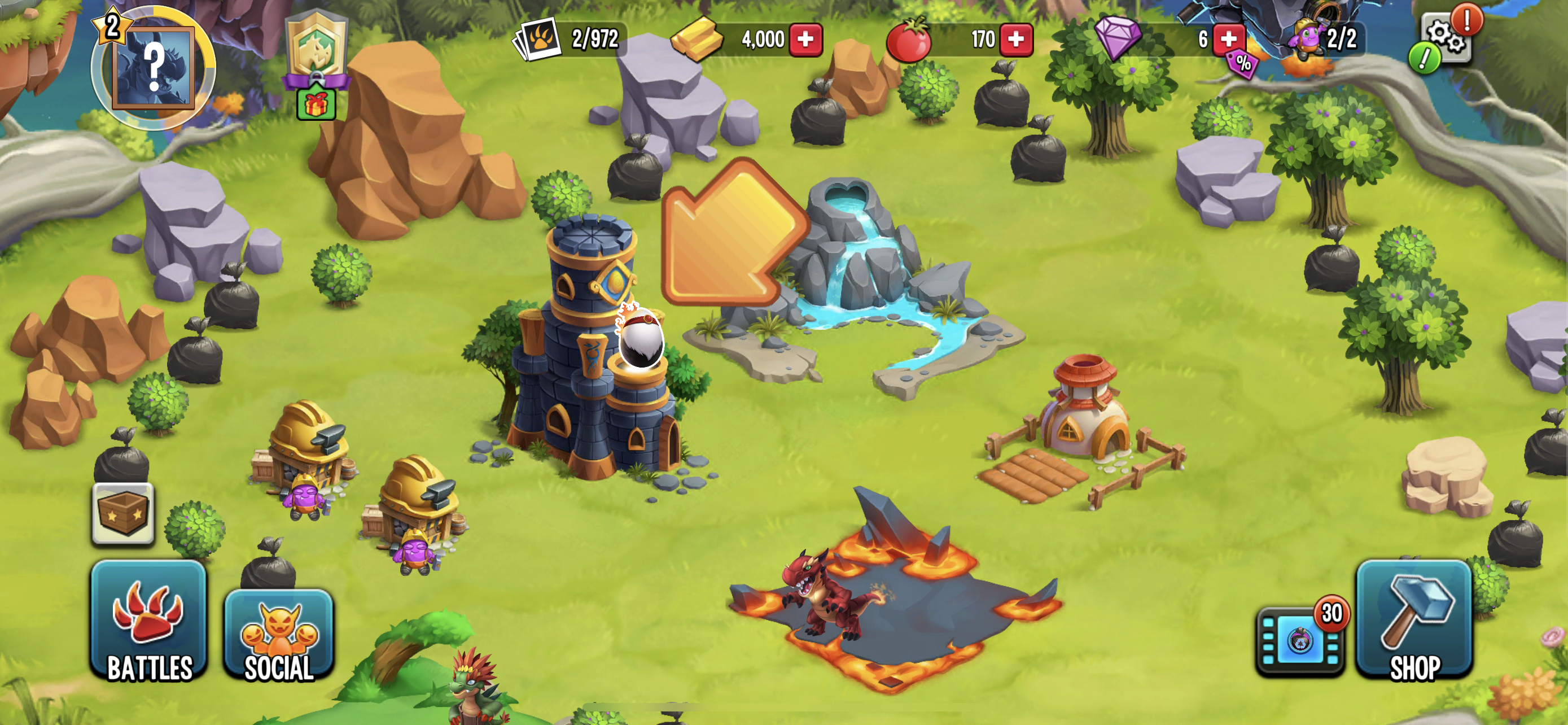Open the settings gears icon
The image size is (1568, 725).
[x=1446, y=38]
